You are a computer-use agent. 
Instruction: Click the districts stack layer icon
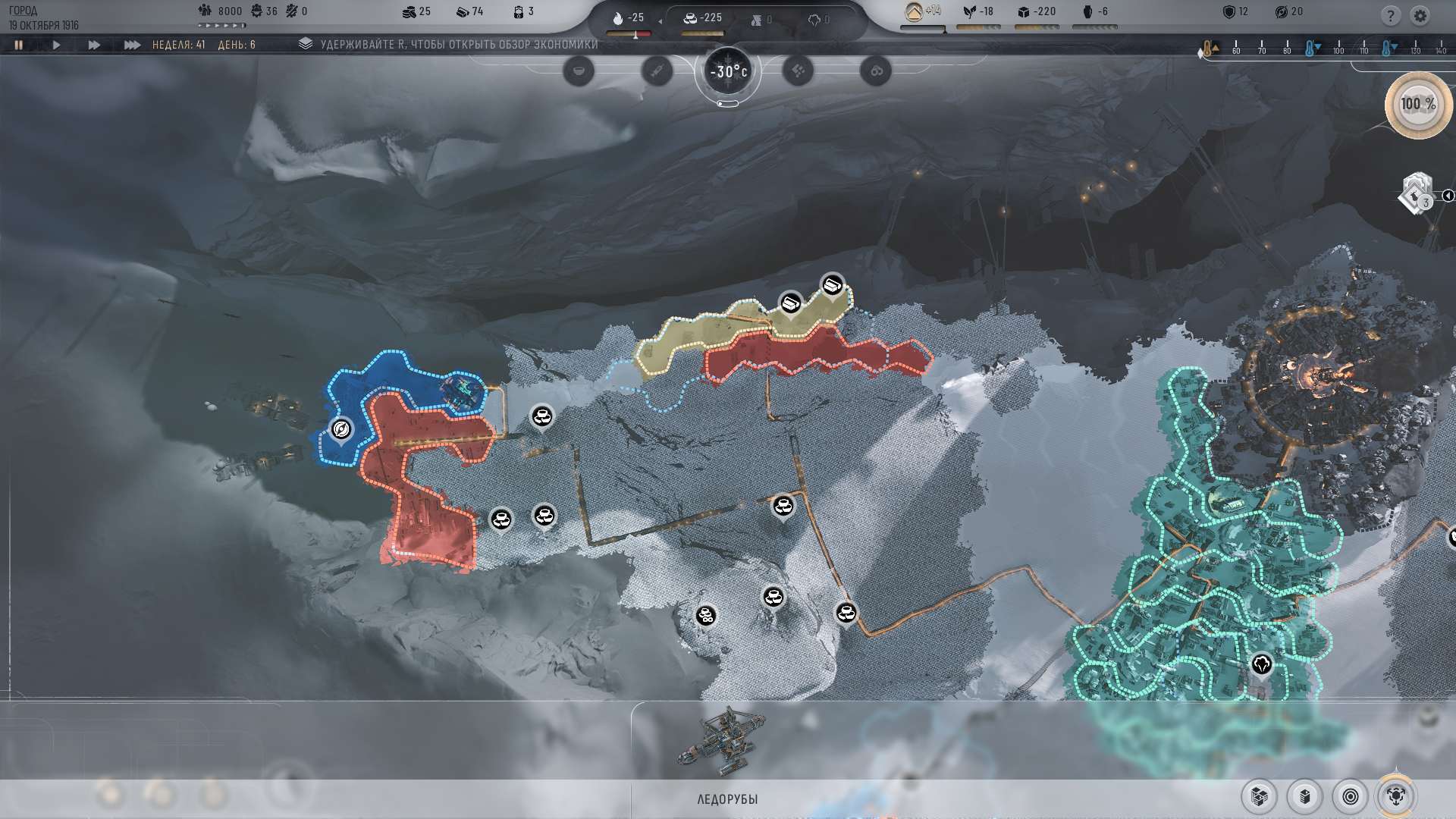point(1305,797)
